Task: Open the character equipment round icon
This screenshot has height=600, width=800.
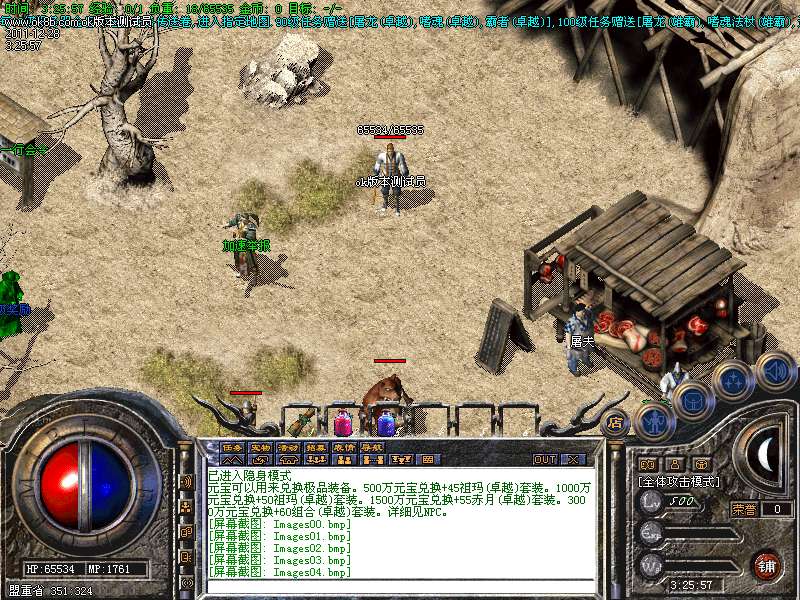Action: (653, 420)
